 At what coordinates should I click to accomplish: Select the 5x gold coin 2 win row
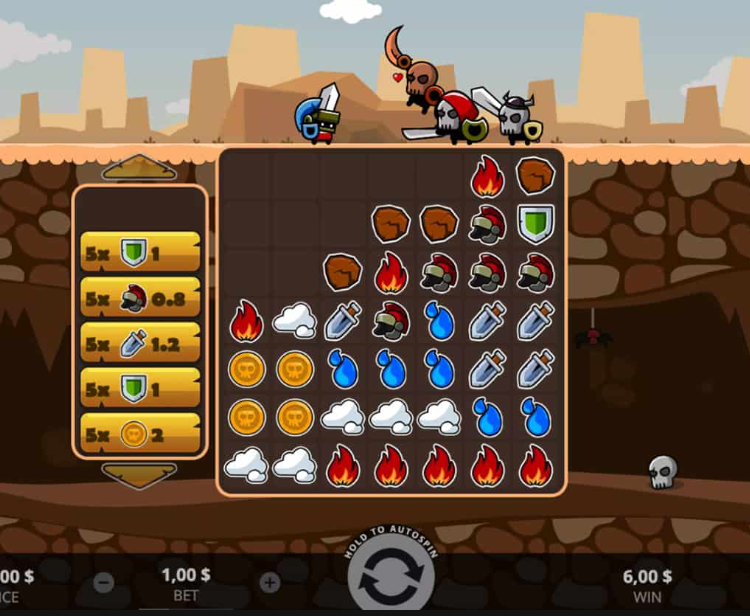(140, 434)
